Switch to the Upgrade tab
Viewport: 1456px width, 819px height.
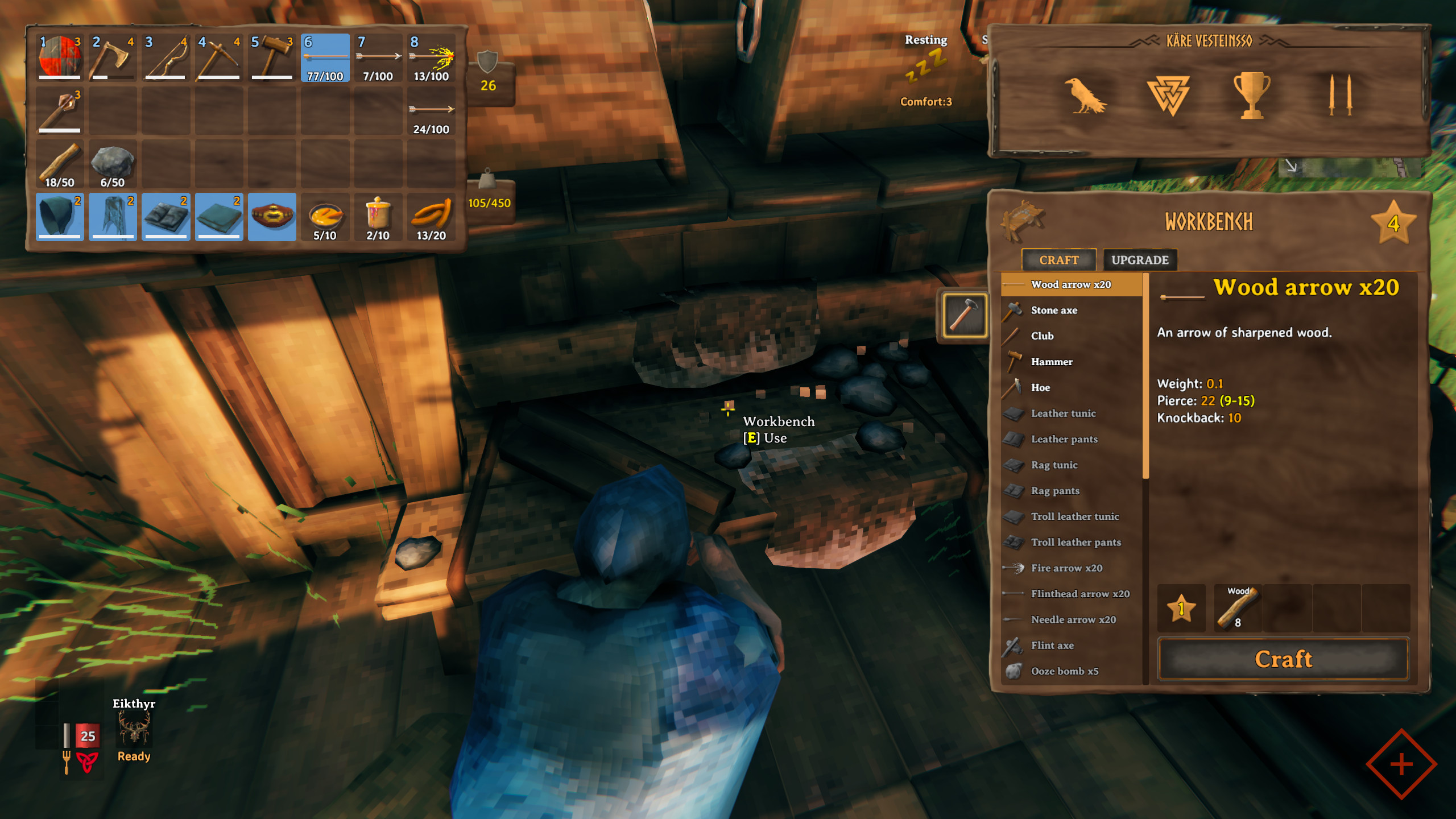pyautogui.click(x=1140, y=259)
